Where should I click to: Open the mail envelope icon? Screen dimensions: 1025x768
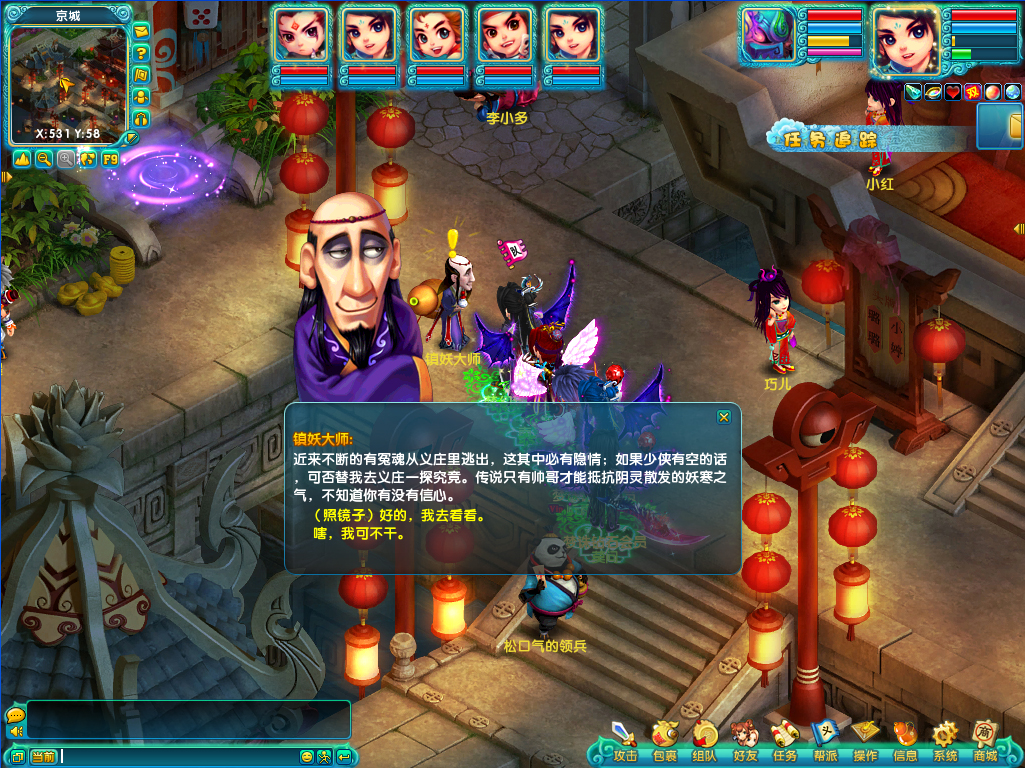[141, 31]
